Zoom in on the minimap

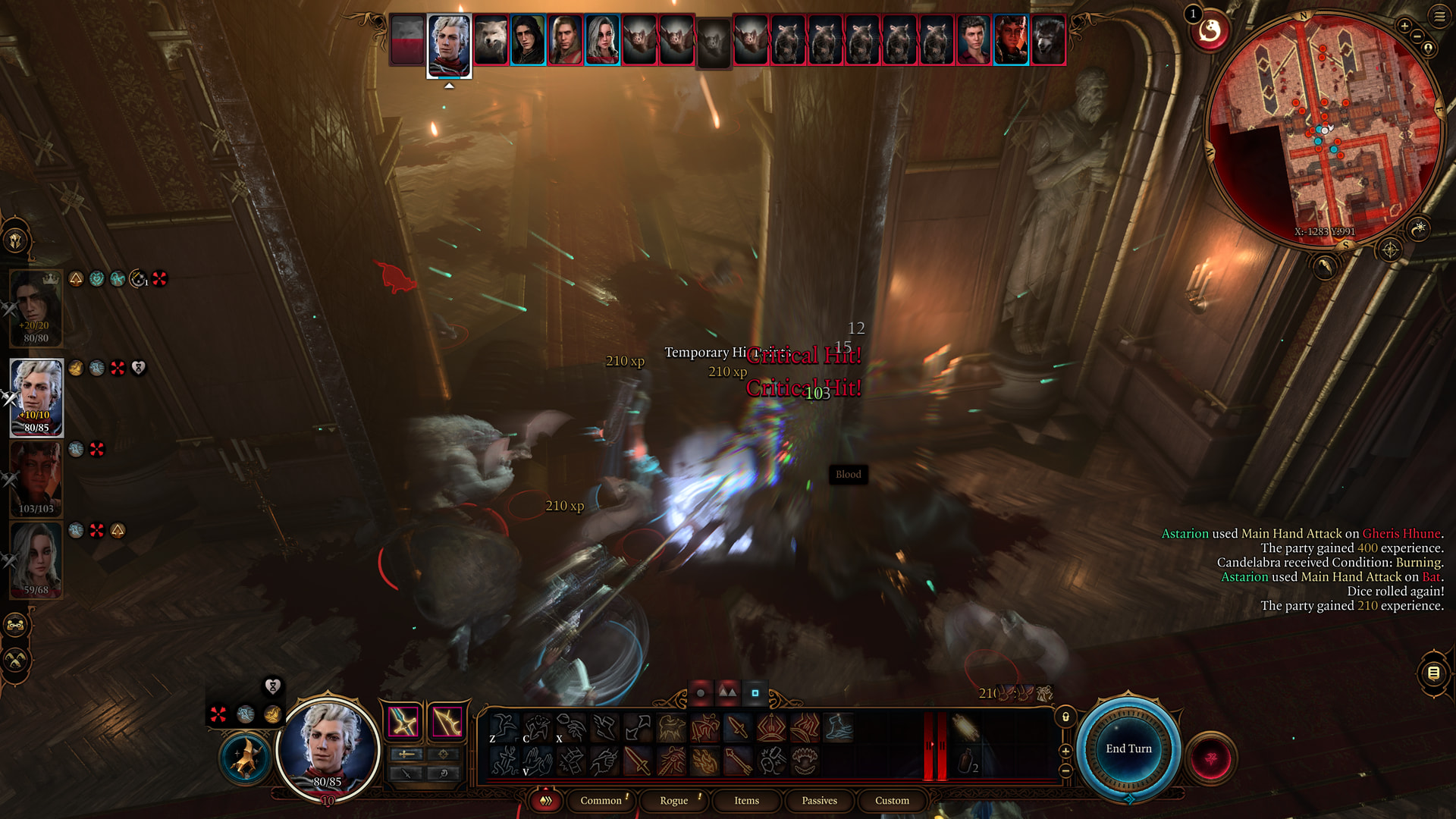1404,26
